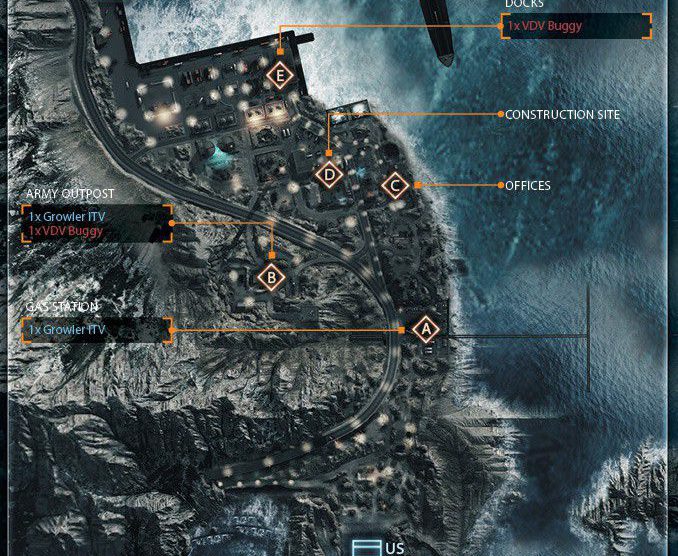Viewport: 678px width, 556px height.
Task: Click the Army Outpost vehicle list box
Action: pos(96,224)
